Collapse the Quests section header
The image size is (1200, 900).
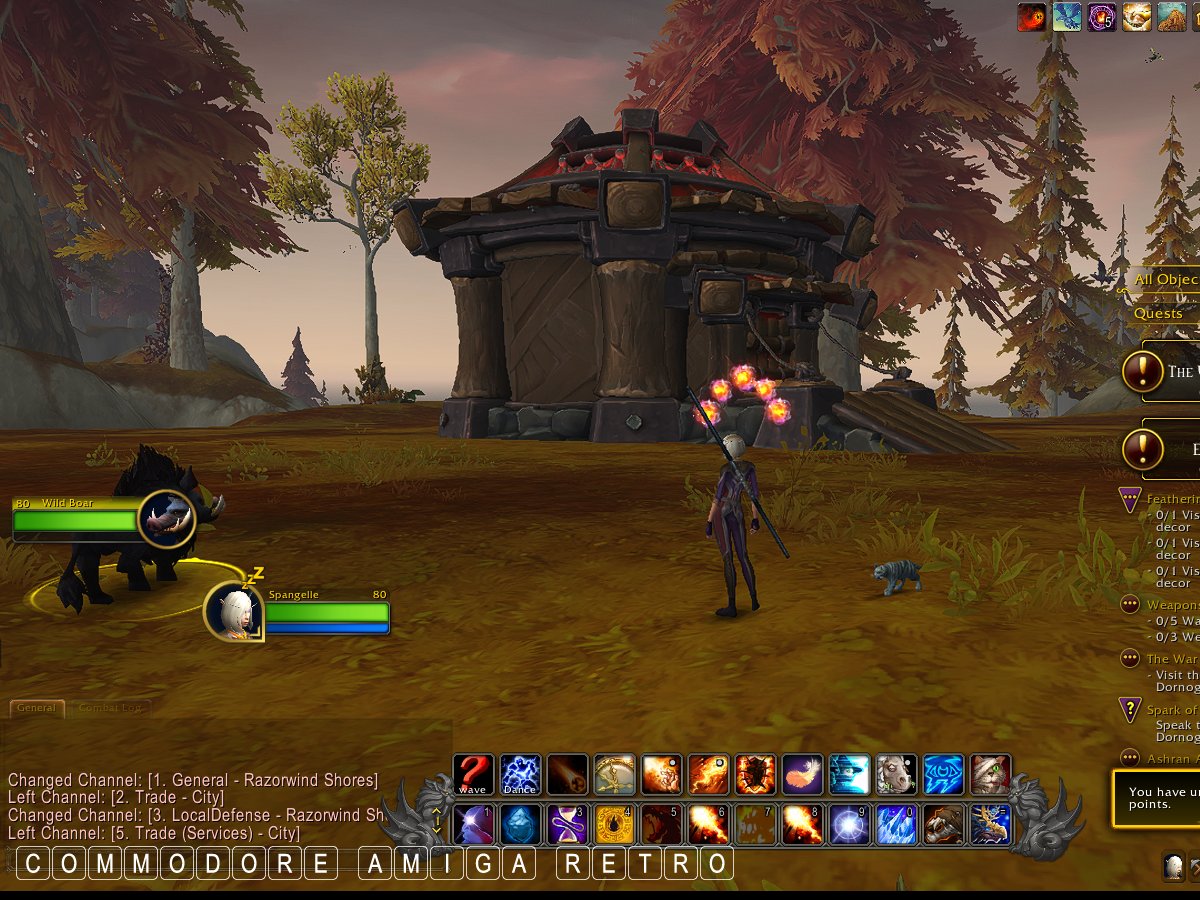(x=1160, y=313)
